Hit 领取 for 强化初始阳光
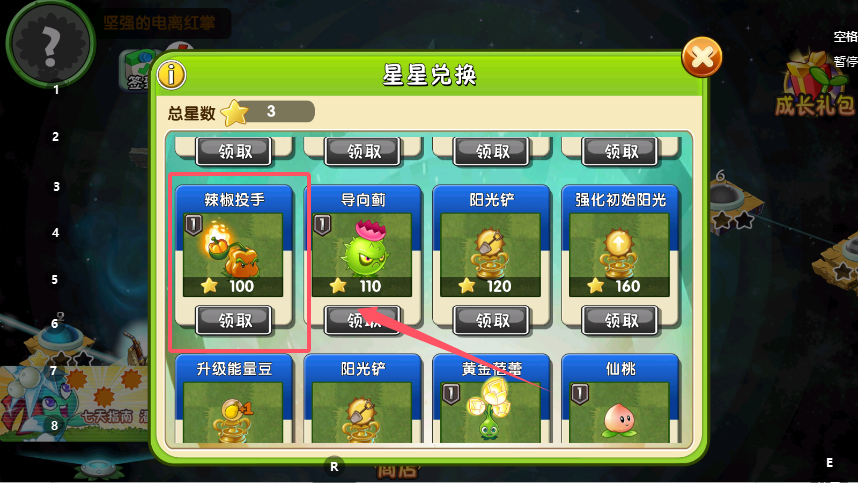This screenshot has height=483, width=858. pyautogui.click(x=620, y=320)
